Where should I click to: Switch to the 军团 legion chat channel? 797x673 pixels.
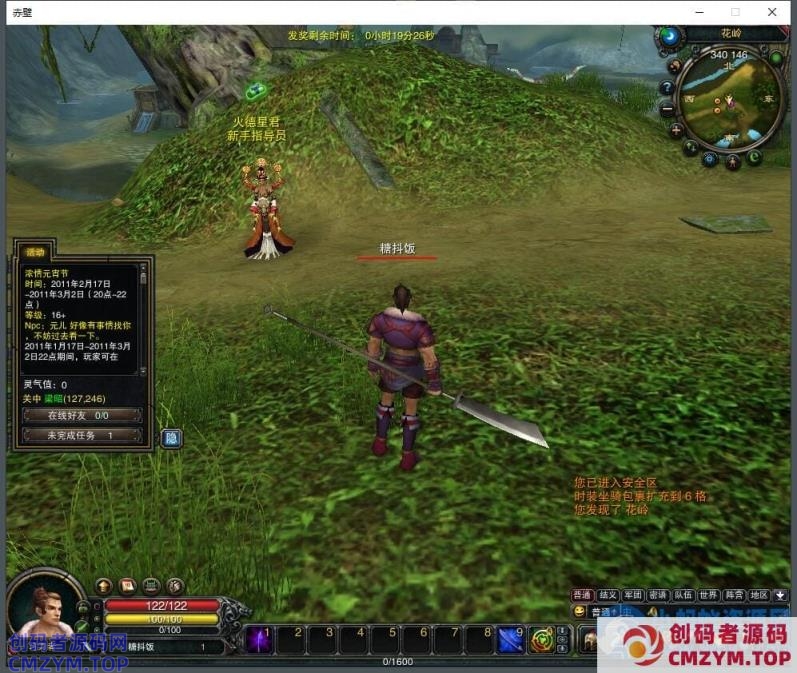[x=632, y=595]
